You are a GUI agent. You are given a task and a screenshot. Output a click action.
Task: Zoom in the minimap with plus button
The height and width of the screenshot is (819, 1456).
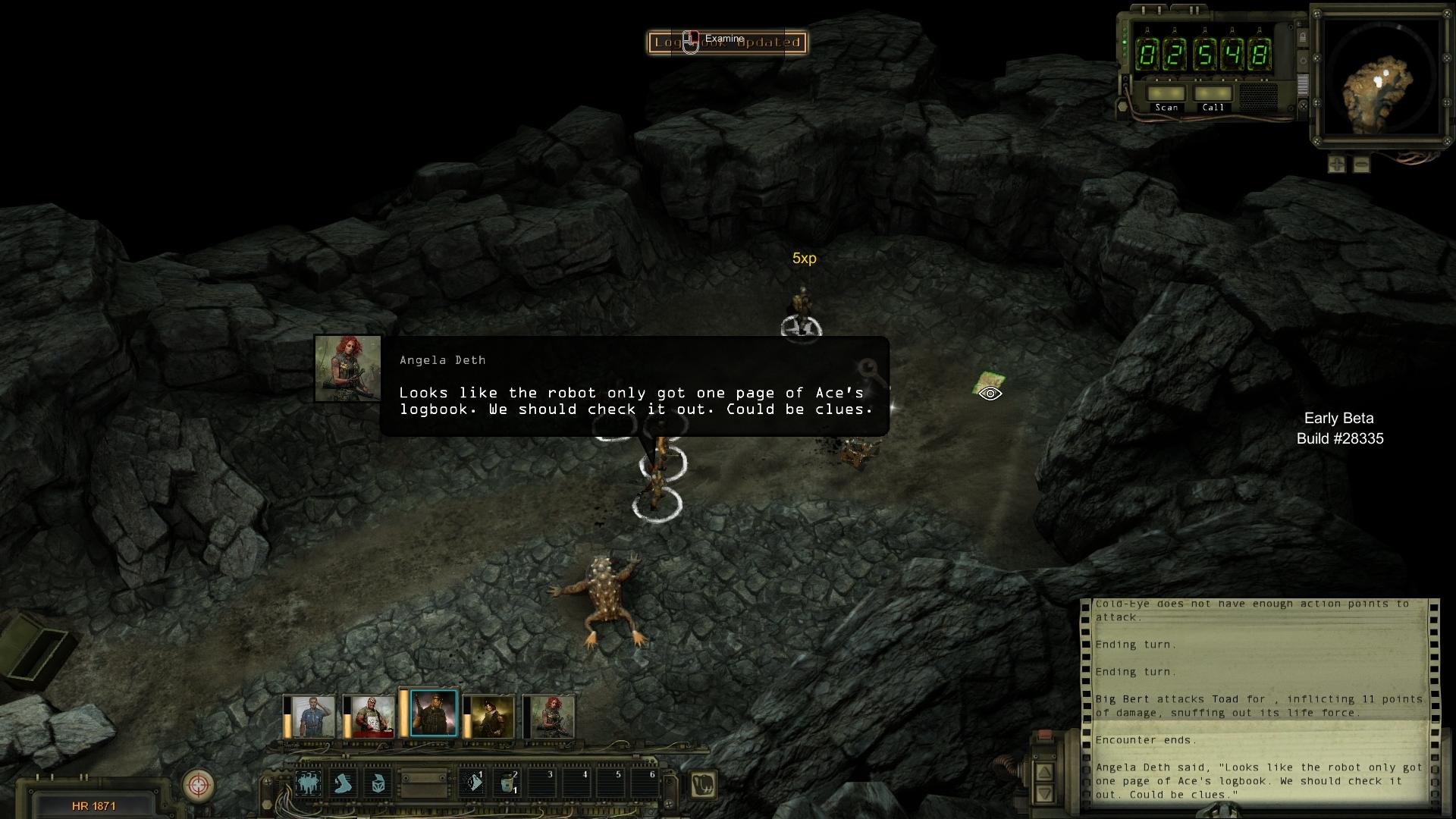(x=1336, y=164)
